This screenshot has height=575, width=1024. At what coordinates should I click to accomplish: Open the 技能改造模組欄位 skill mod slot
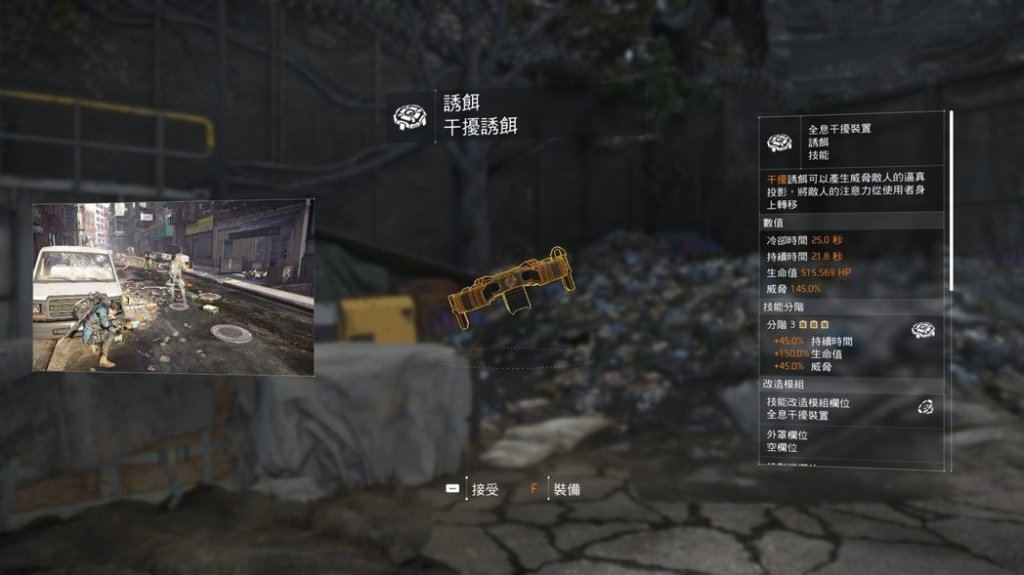(x=850, y=408)
